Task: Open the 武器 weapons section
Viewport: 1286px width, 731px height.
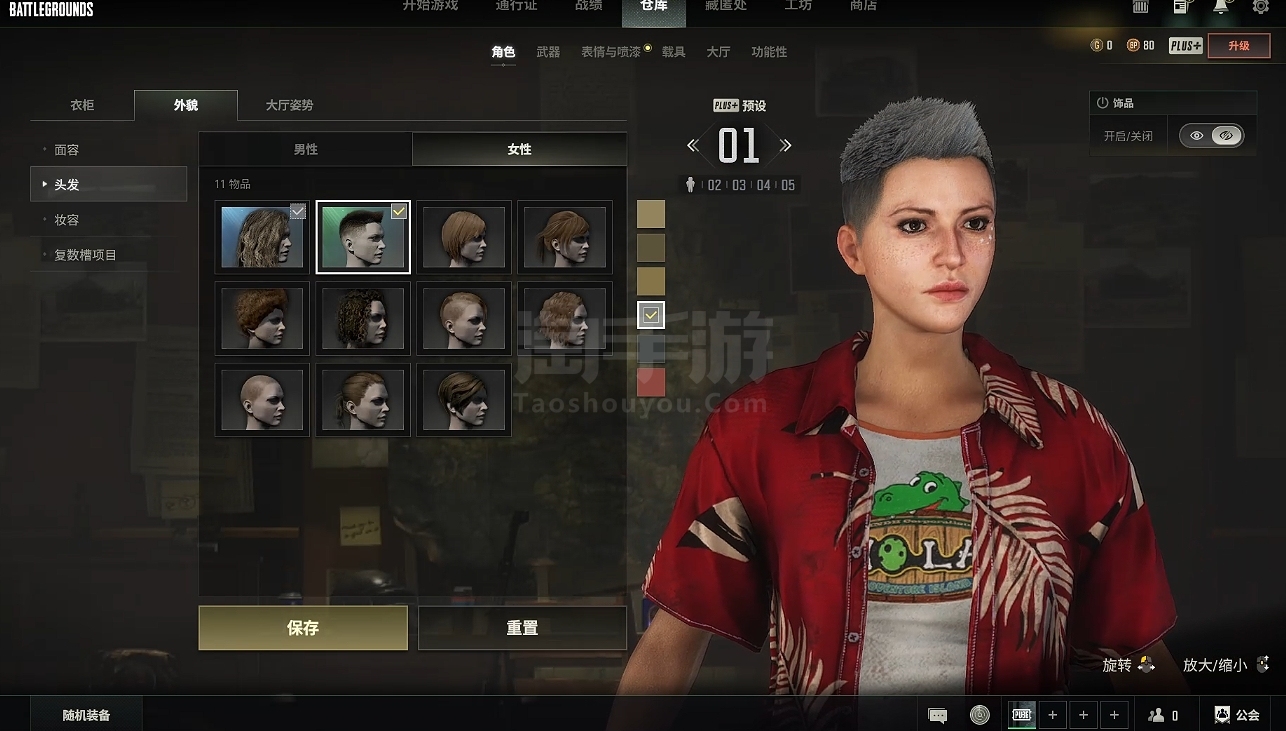Action: pyautogui.click(x=548, y=52)
